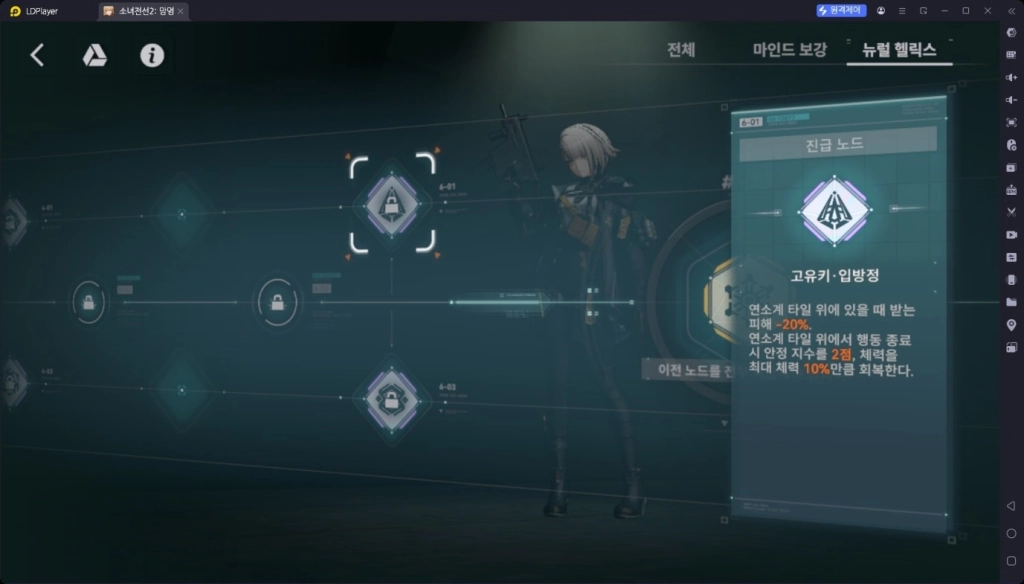Select the locked 6-01 key node
The height and width of the screenshot is (584, 1024).
coord(392,202)
